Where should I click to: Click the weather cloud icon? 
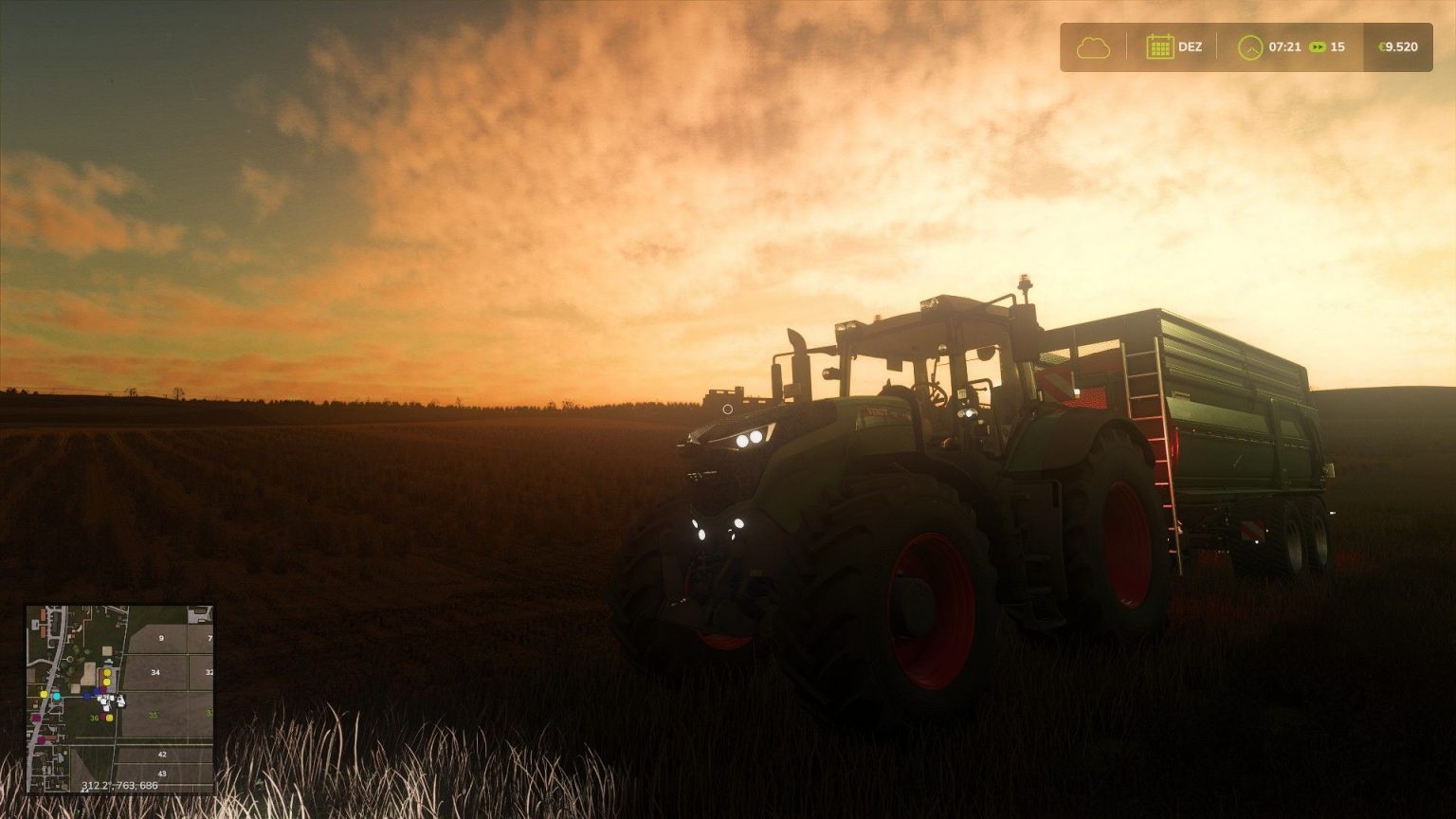point(1092,45)
